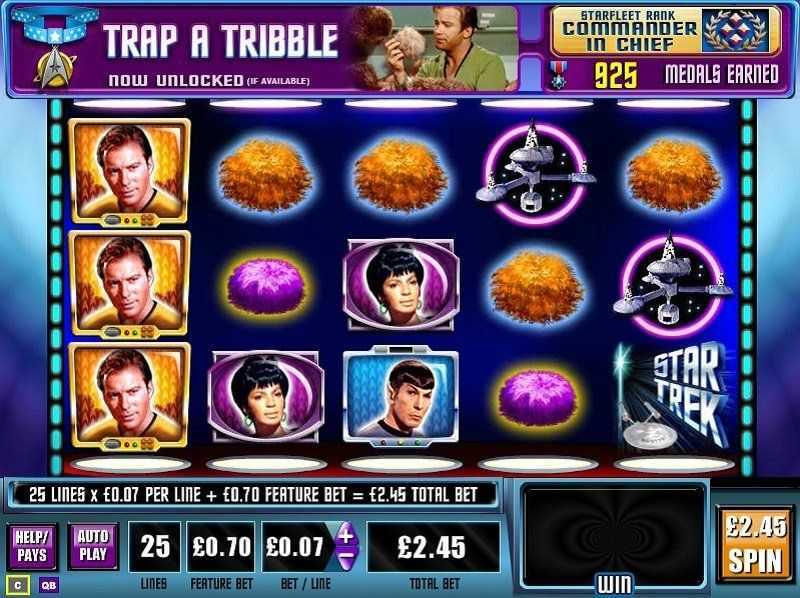Click the small C button
Image resolution: width=800 pixels, height=598 pixels.
point(17,585)
